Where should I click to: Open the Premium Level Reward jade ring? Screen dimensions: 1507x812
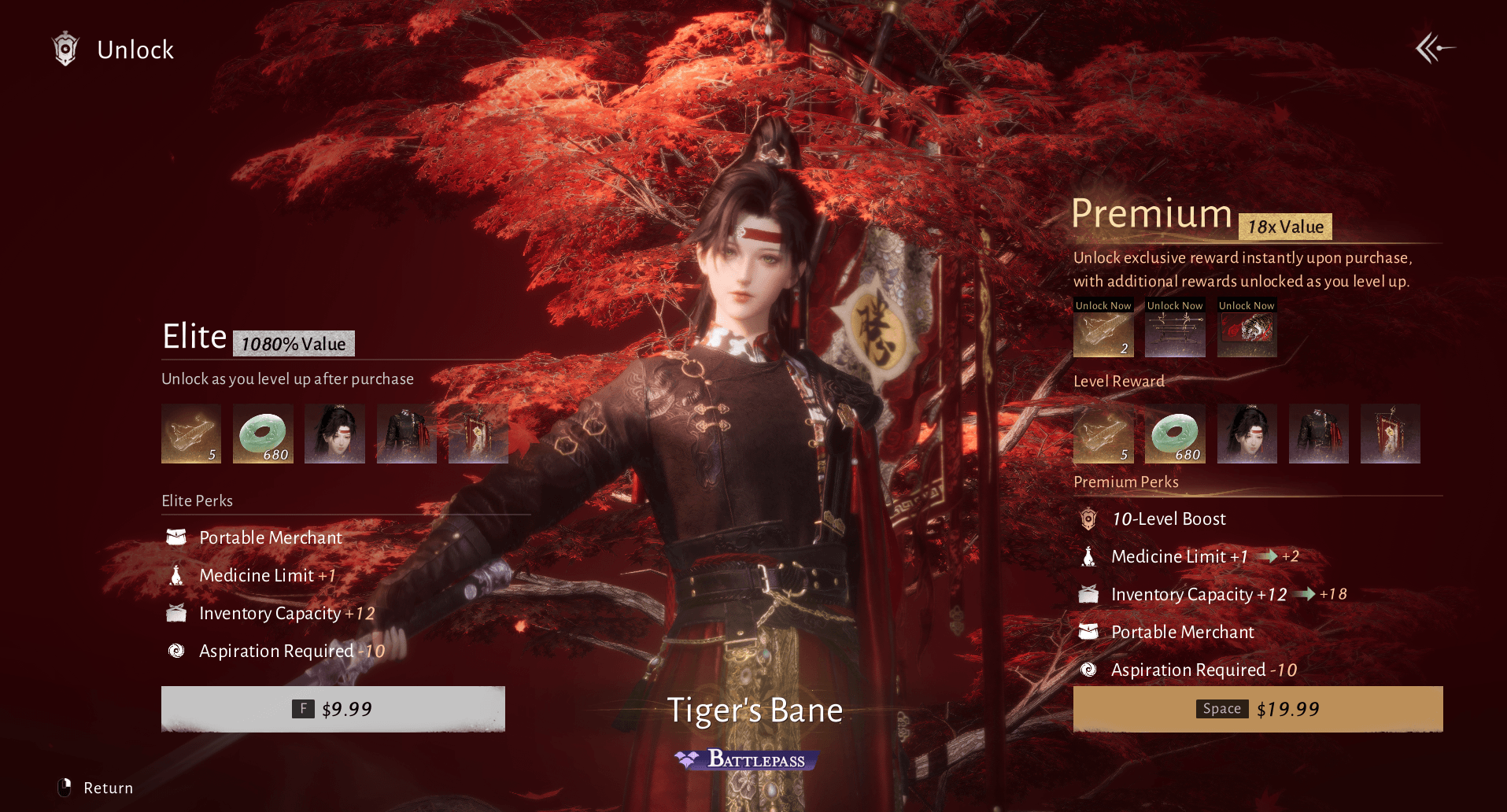coord(1175,434)
